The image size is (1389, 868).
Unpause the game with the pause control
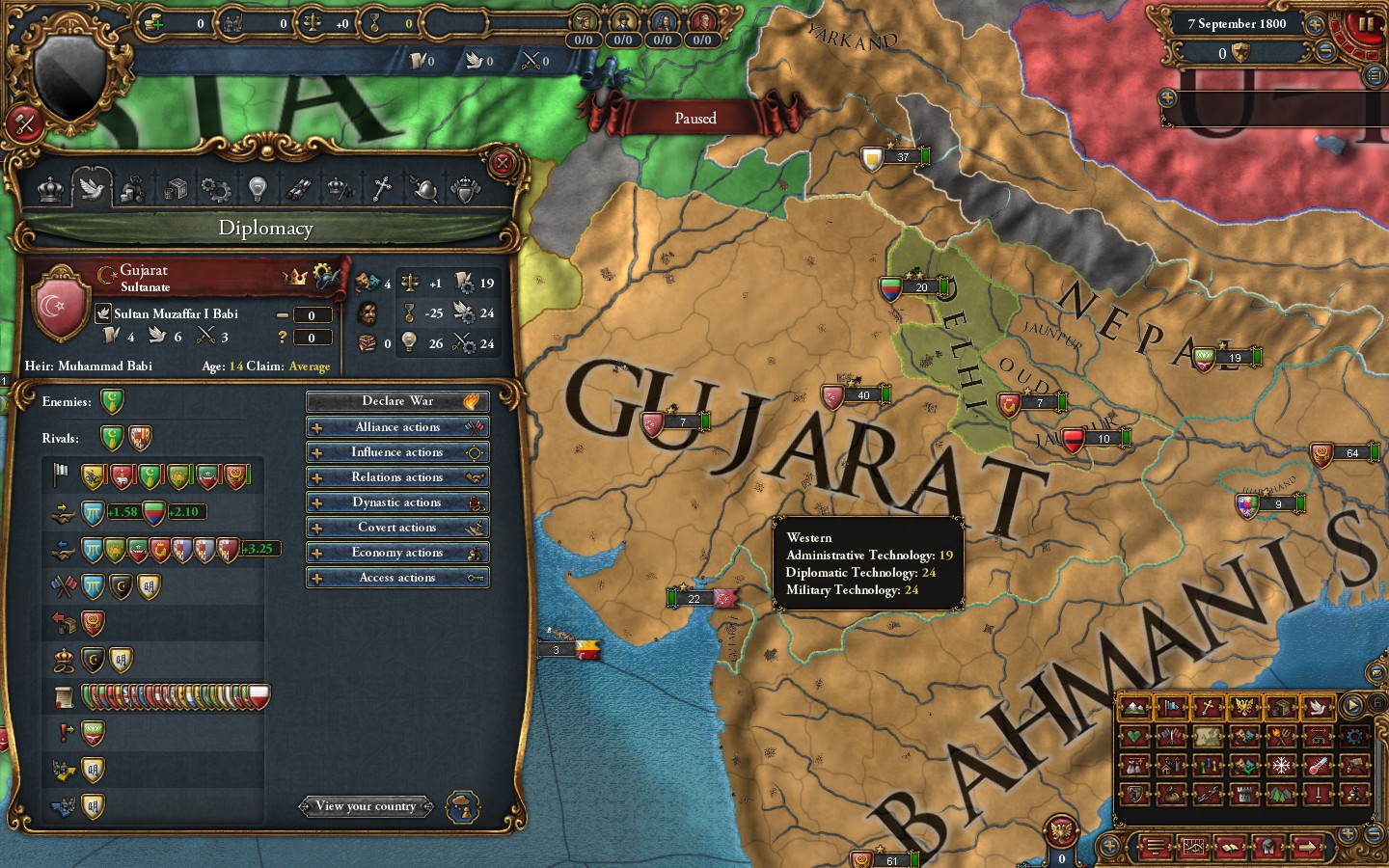[x=1366, y=24]
